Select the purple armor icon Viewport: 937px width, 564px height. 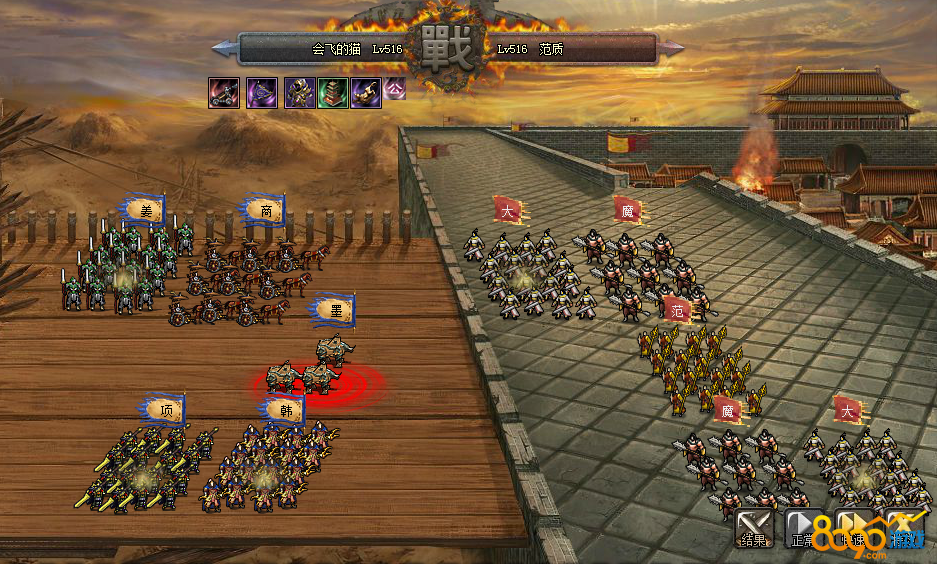click(300, 93)
